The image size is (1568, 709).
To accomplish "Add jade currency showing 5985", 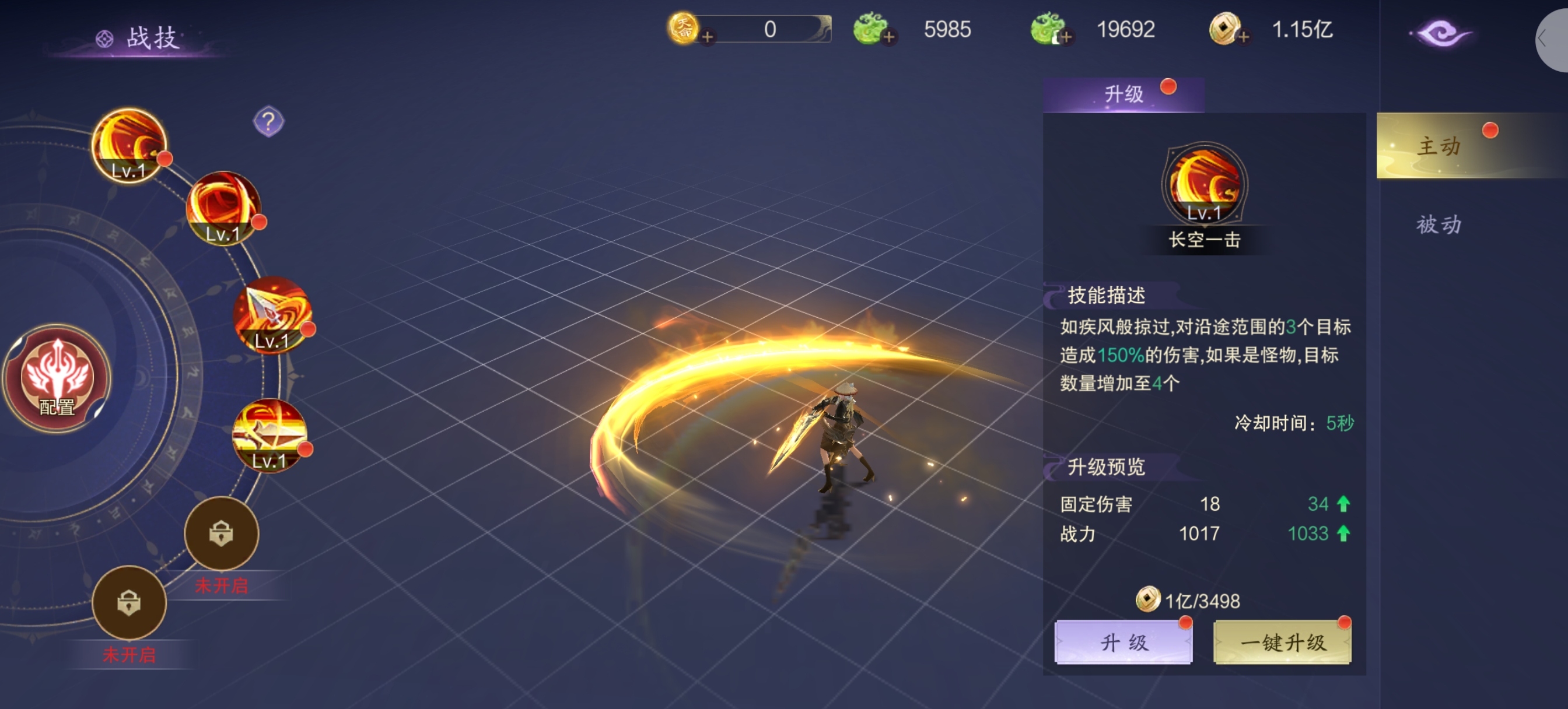I will point(888,37).
